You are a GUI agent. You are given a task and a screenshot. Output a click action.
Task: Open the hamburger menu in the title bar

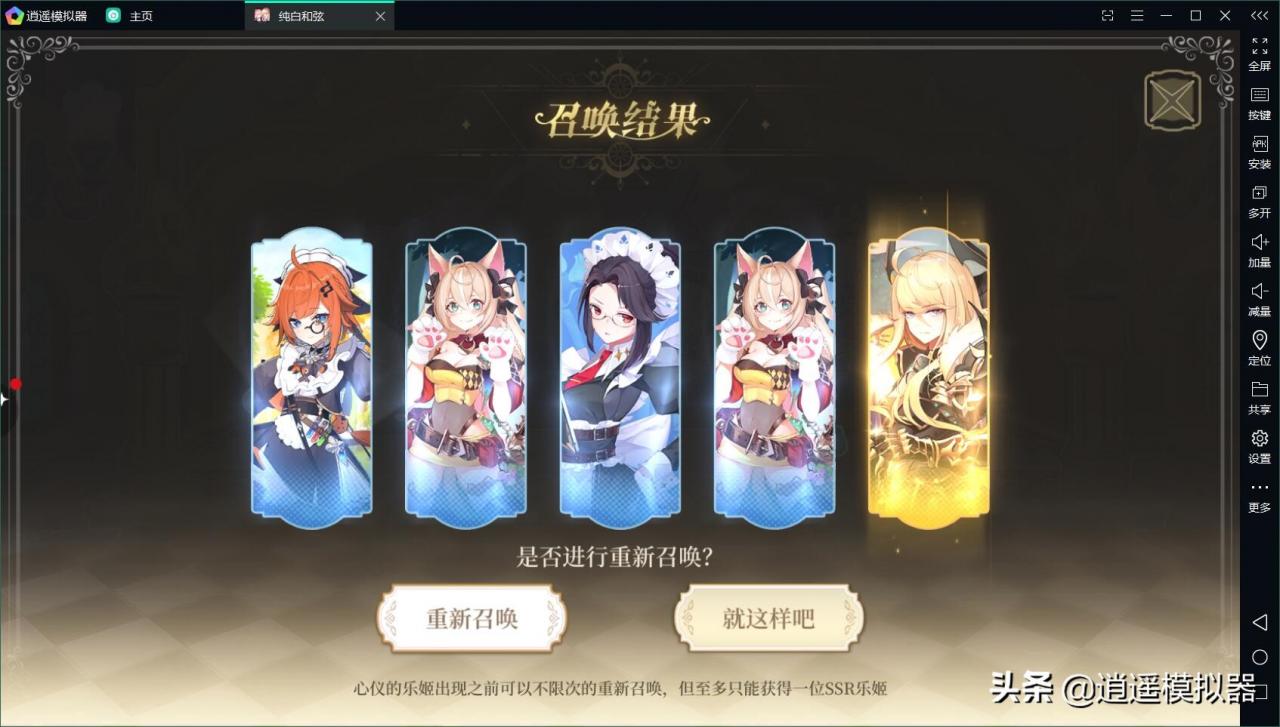click(1137, 15)
